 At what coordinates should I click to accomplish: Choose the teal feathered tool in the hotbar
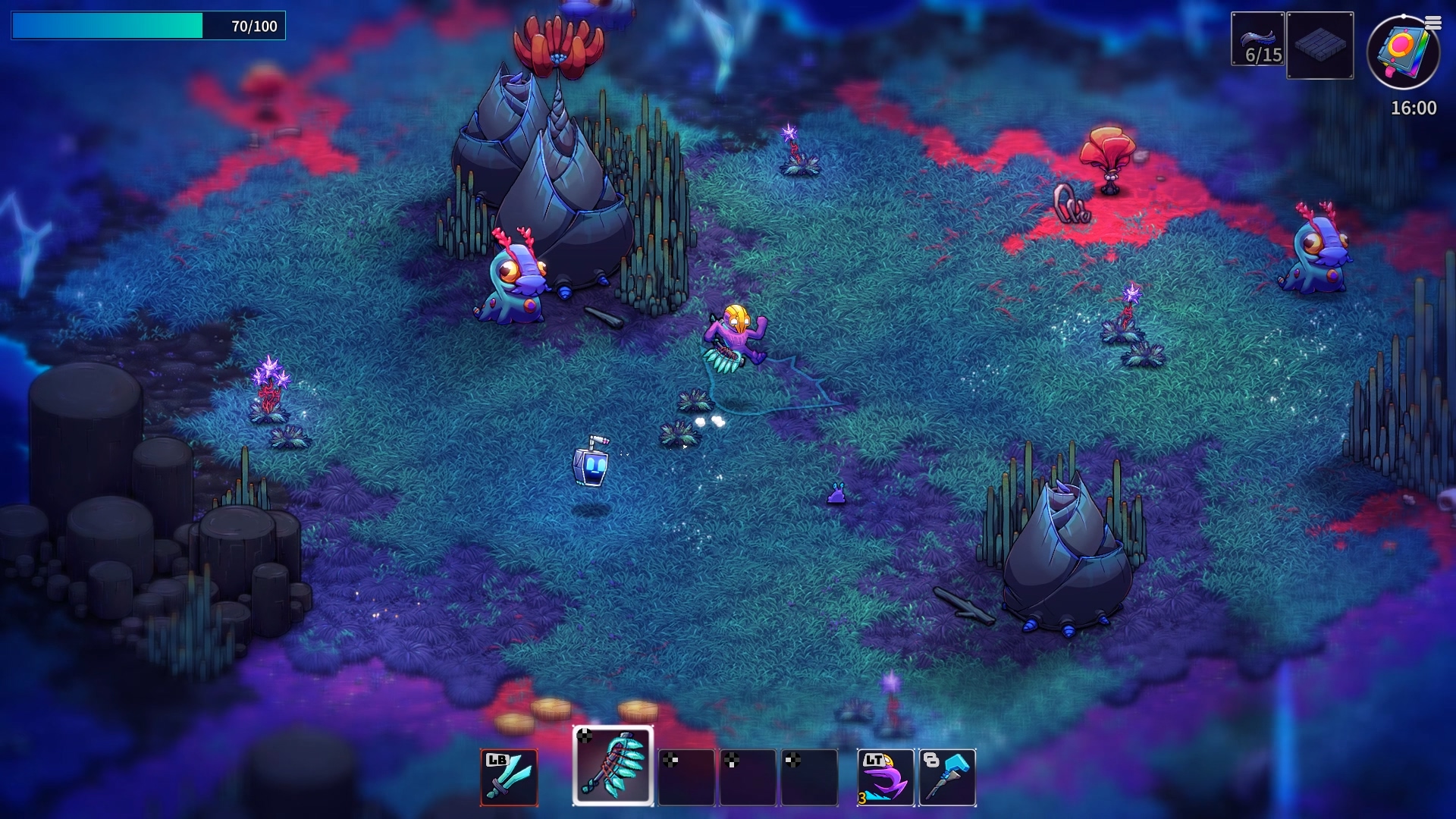[613, 766]
